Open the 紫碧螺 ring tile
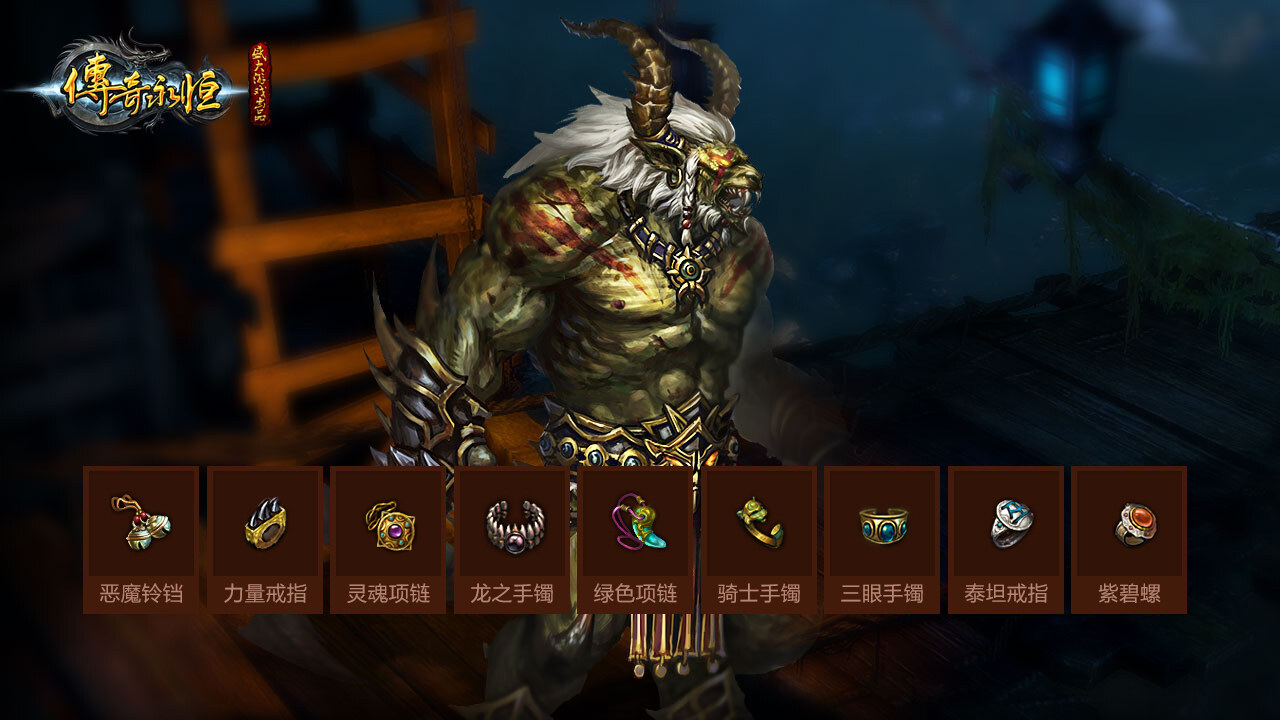The height and width of the screenshot is (720, 1280). (x=1129, y=539)
